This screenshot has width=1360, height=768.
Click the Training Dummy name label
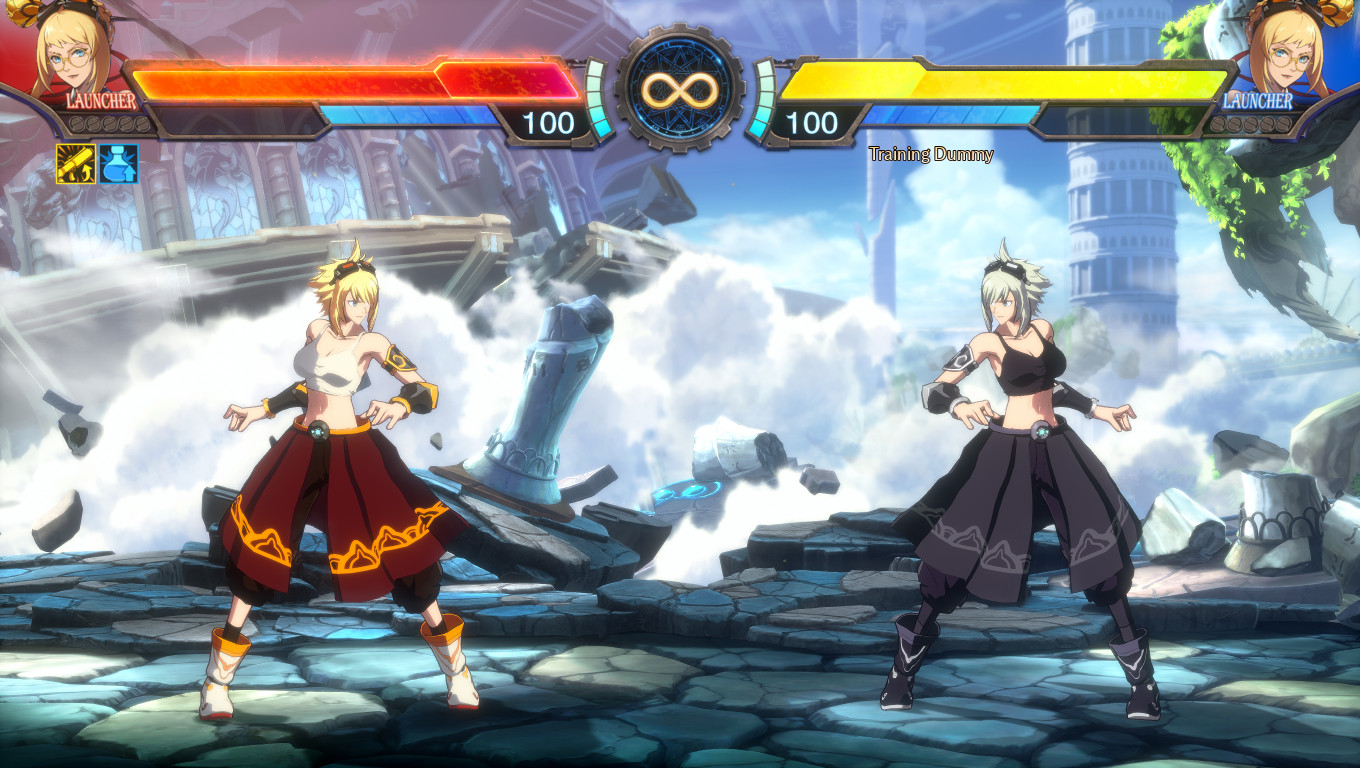pos(931,155)
